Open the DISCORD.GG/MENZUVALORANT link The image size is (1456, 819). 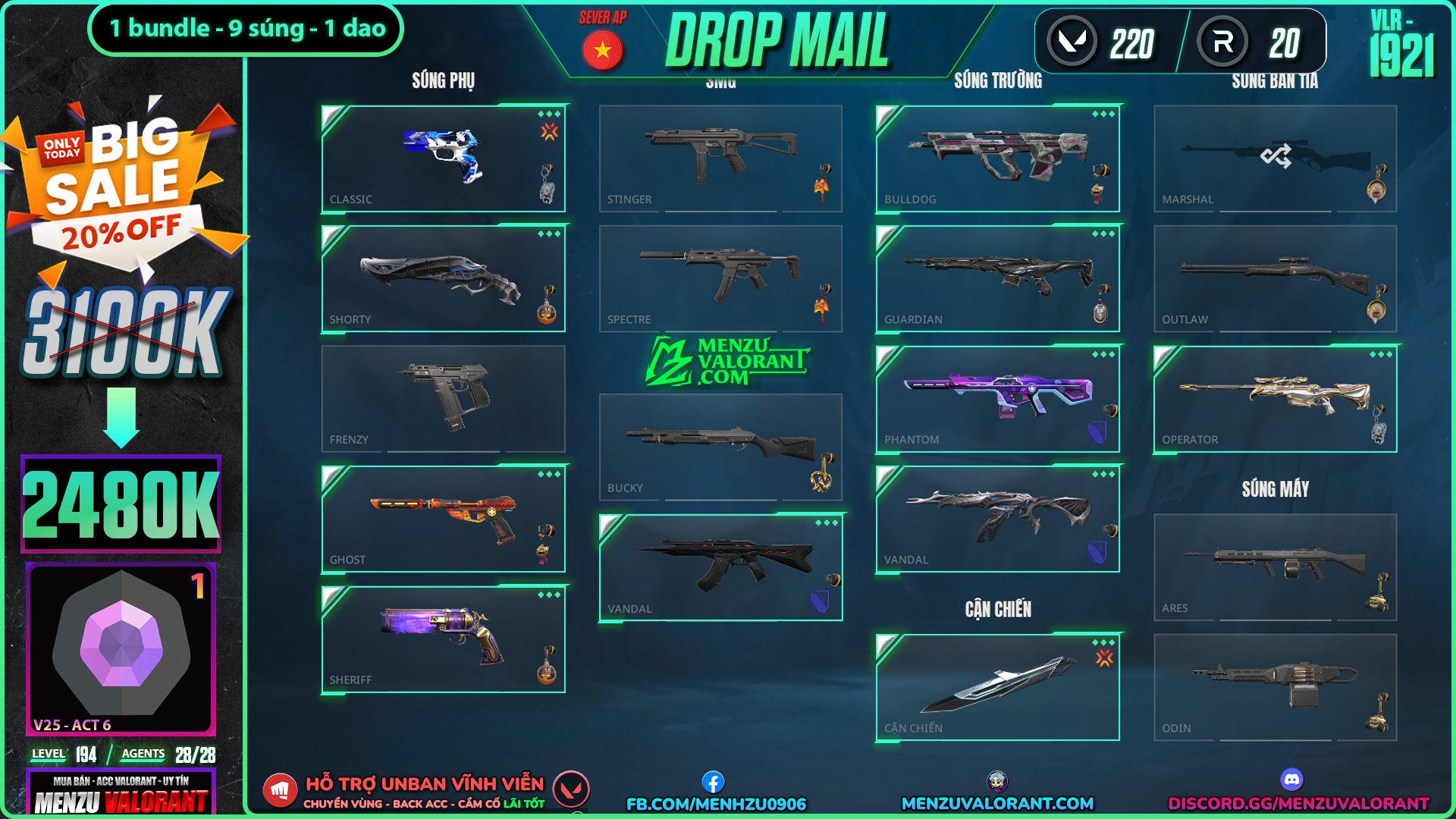pyautogui.click(x=1298, y=803)
